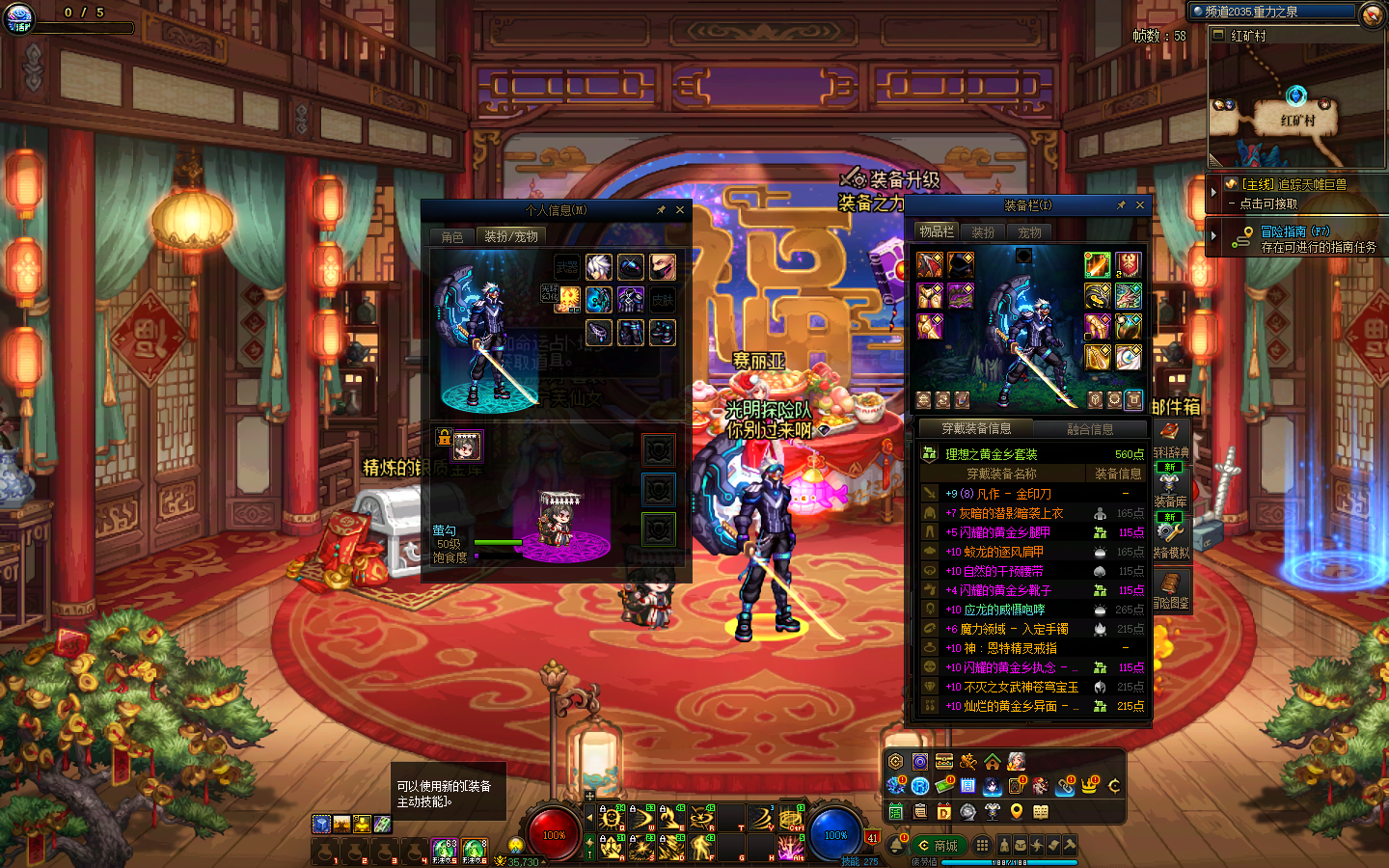Screen dimensions: 1389x868
Task: Switch to the 角色 tab
Action: (452, 236)
